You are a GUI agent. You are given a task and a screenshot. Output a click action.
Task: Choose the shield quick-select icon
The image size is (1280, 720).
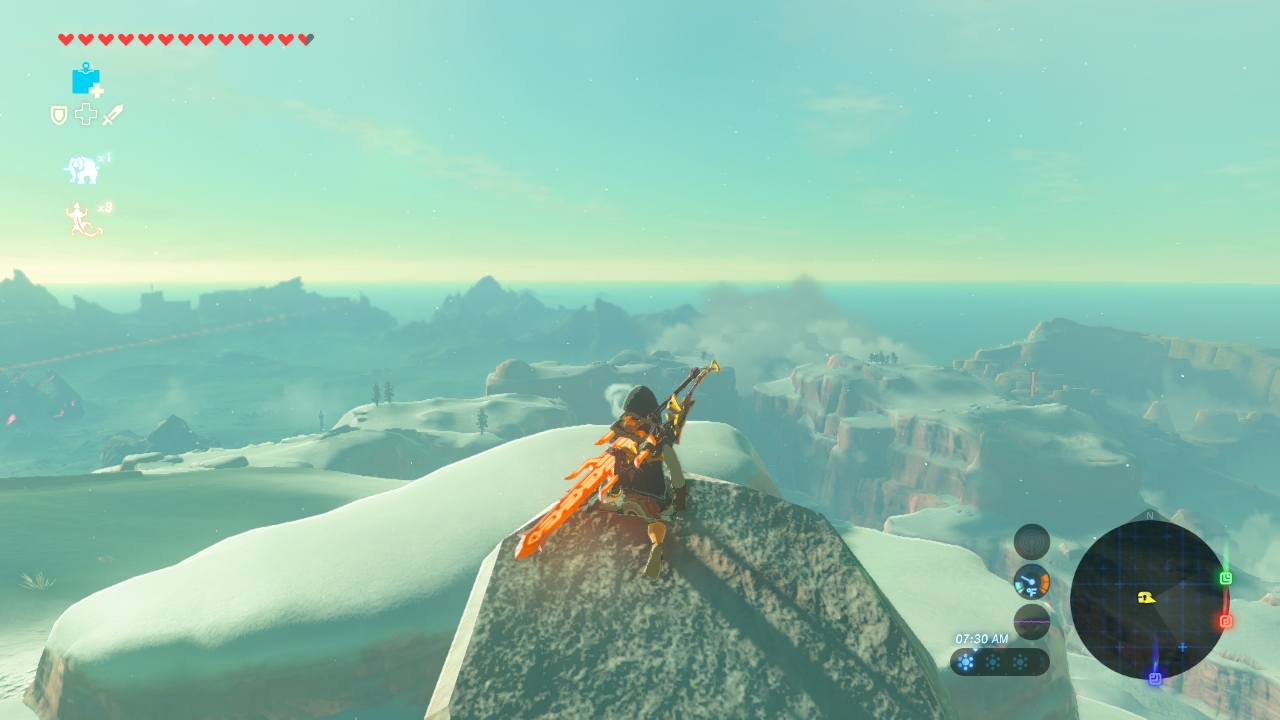click(x=59, y=116)
